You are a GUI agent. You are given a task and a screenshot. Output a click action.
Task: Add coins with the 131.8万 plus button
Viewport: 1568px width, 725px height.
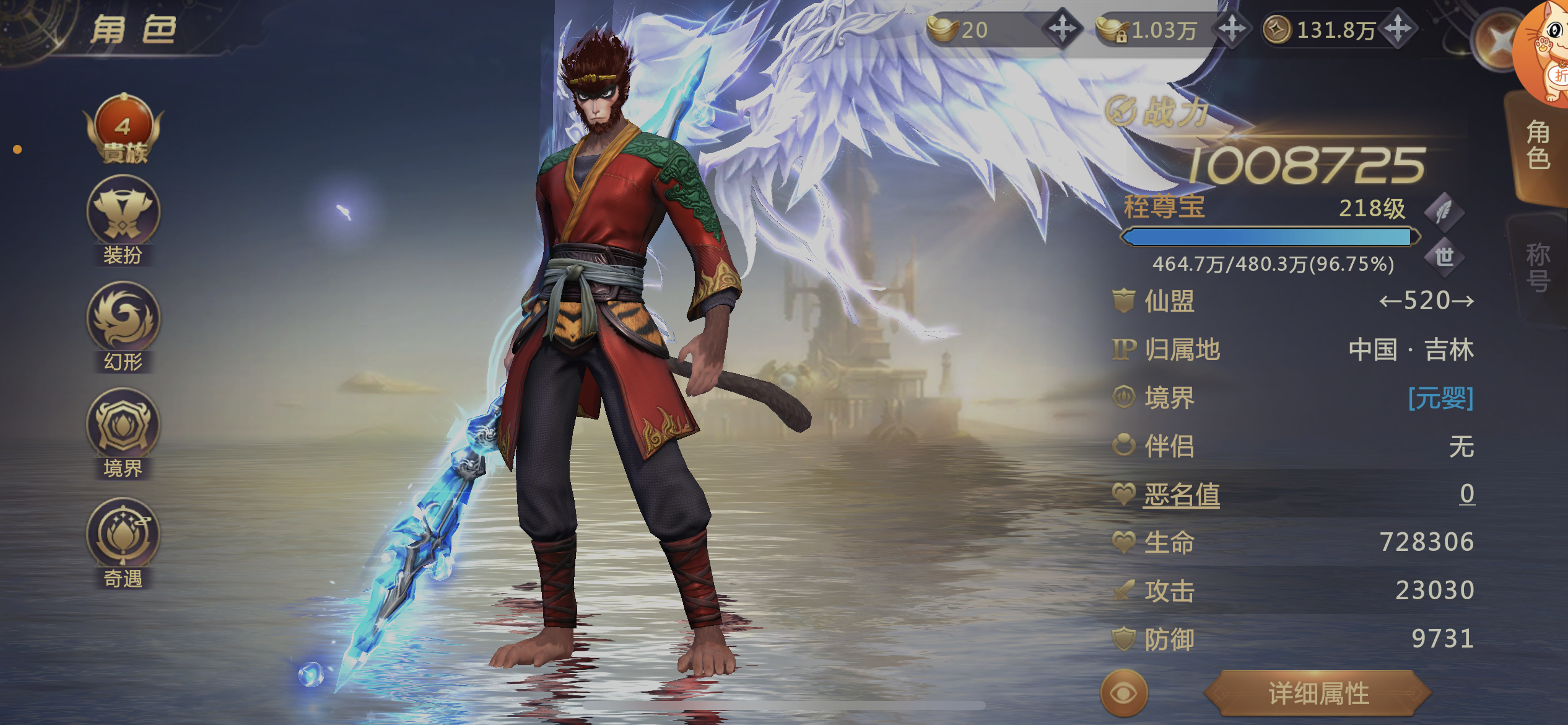[x=1398, y=29]
